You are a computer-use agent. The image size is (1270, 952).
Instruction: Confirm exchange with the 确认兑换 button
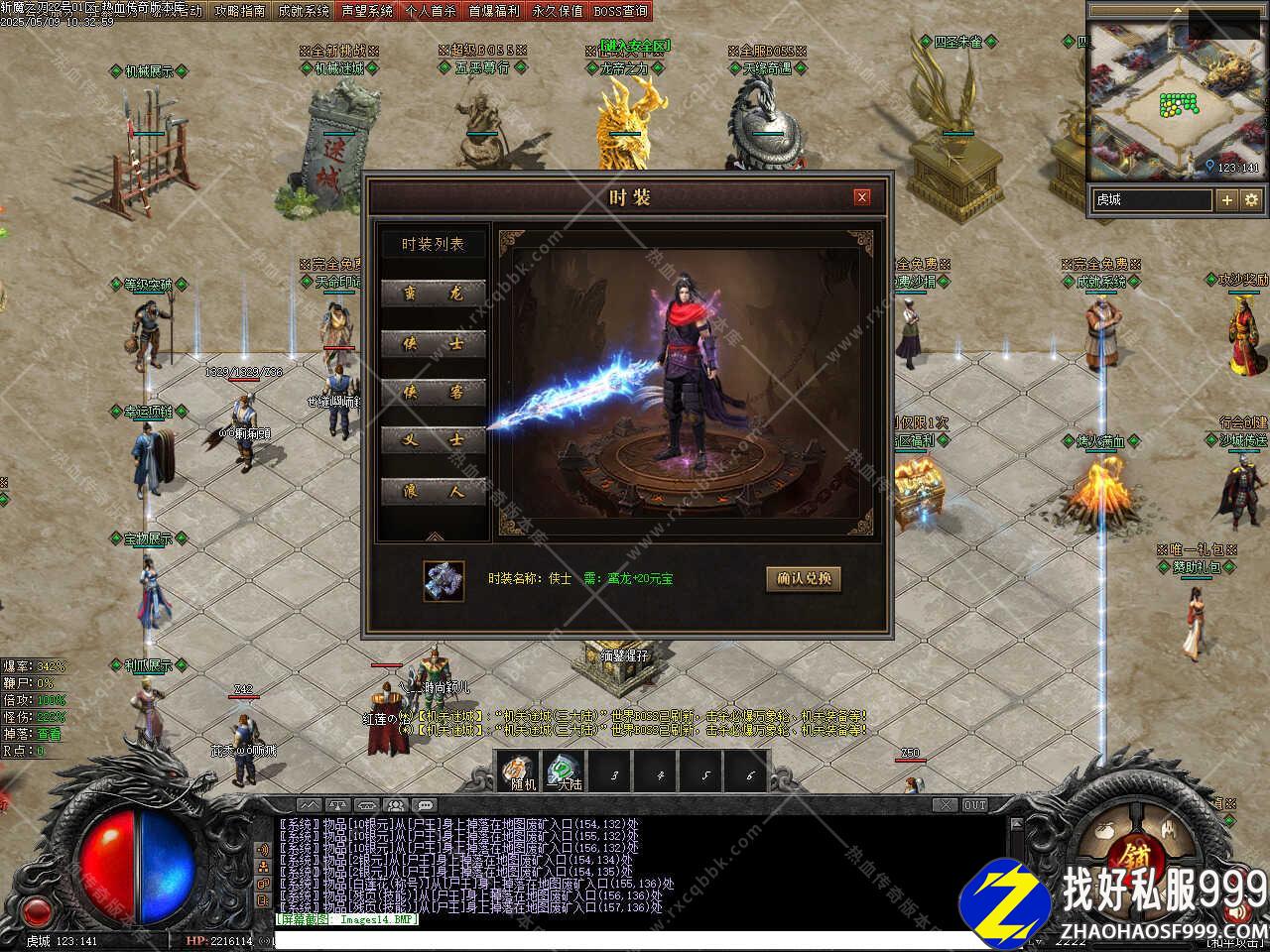coord(804,579)
